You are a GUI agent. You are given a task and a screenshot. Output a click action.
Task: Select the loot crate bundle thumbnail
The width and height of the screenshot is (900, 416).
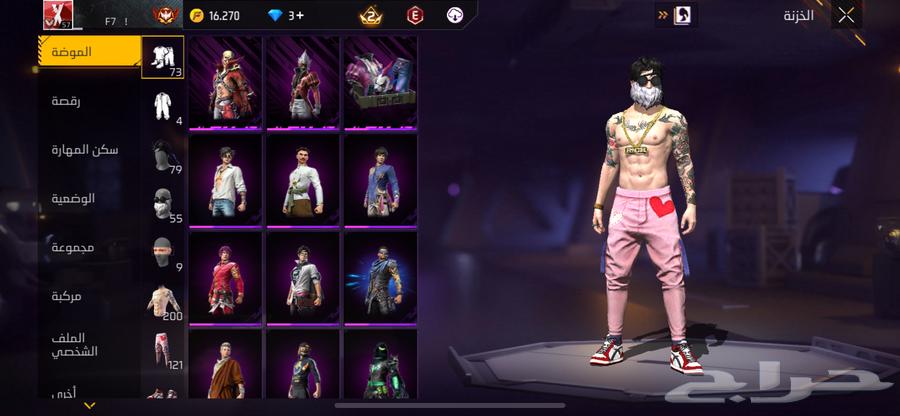coord(380,82)
